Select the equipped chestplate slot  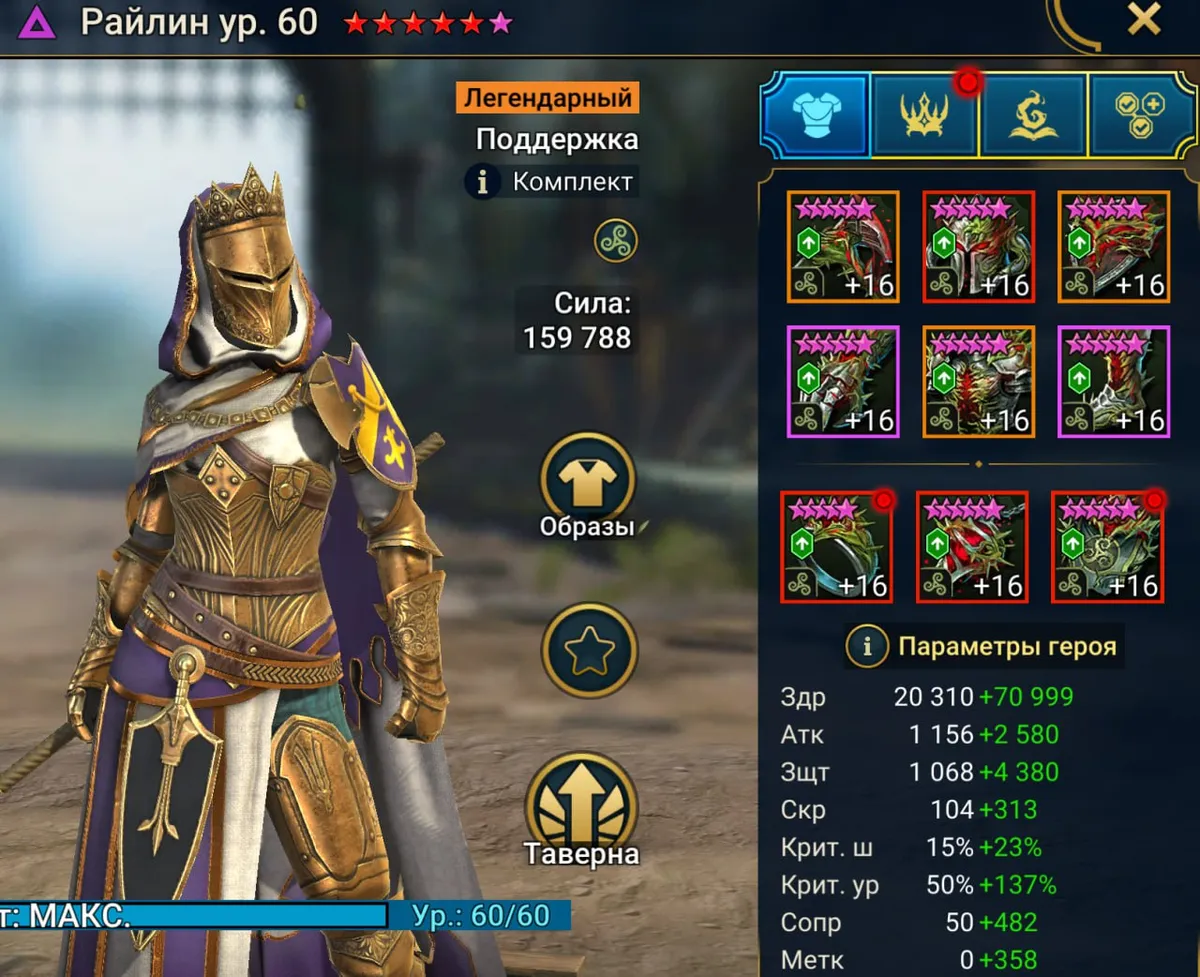click(978, 382)
